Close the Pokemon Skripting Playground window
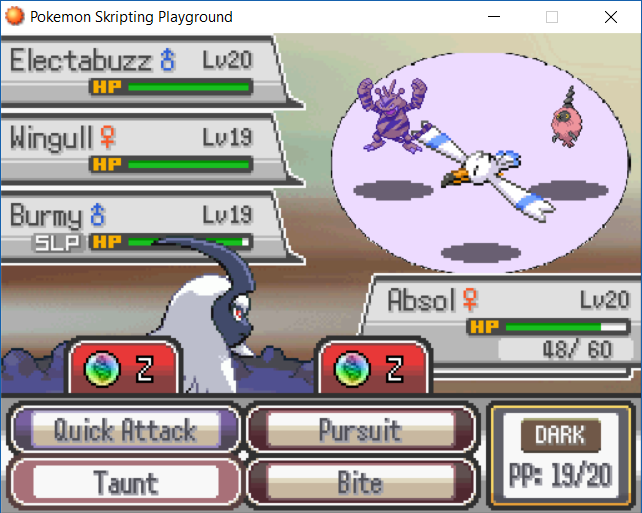The width and height of the screenshot is (642, 513). (610, 17)
